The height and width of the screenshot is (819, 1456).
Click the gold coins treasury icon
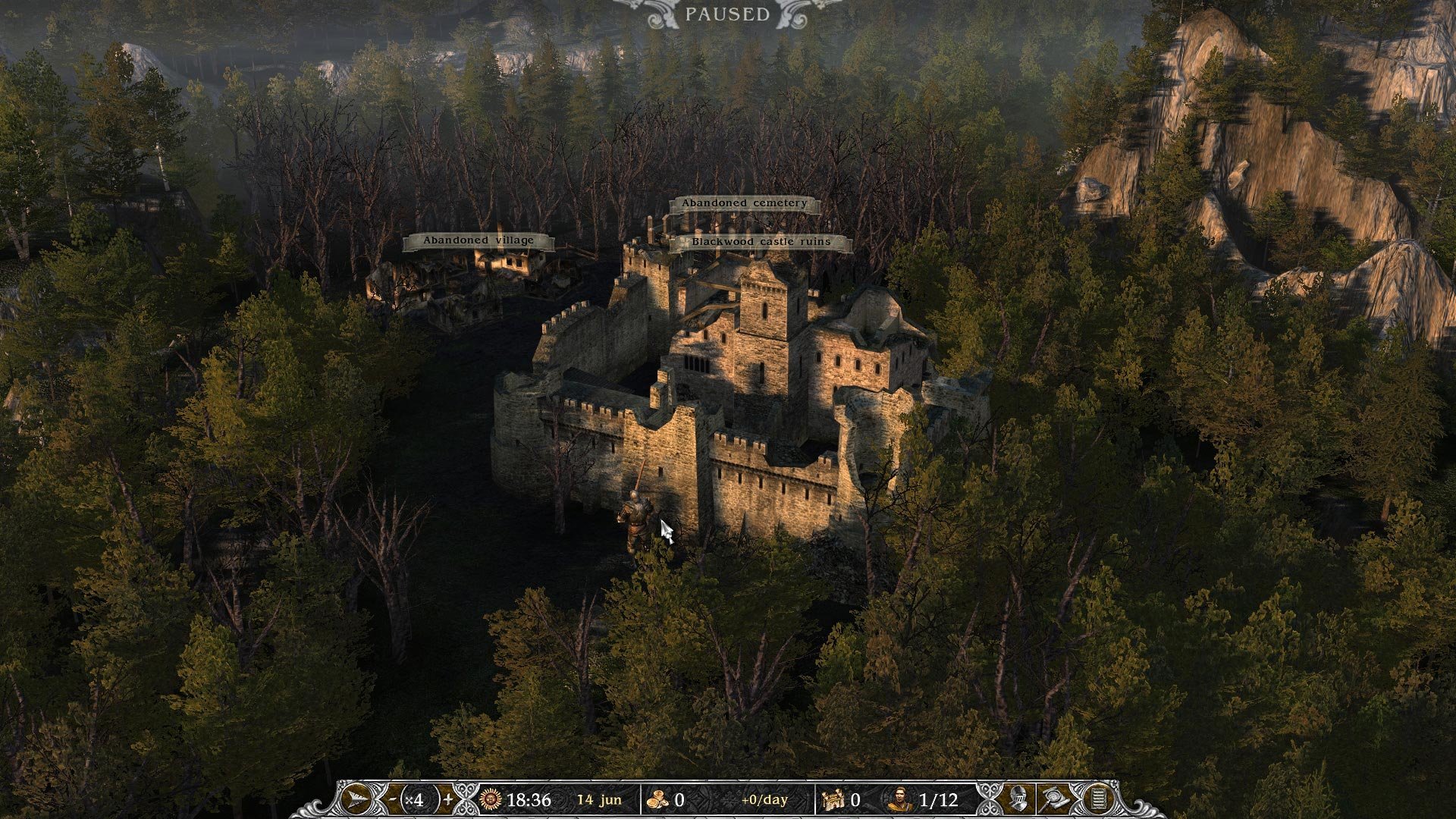tap(658, 799)
